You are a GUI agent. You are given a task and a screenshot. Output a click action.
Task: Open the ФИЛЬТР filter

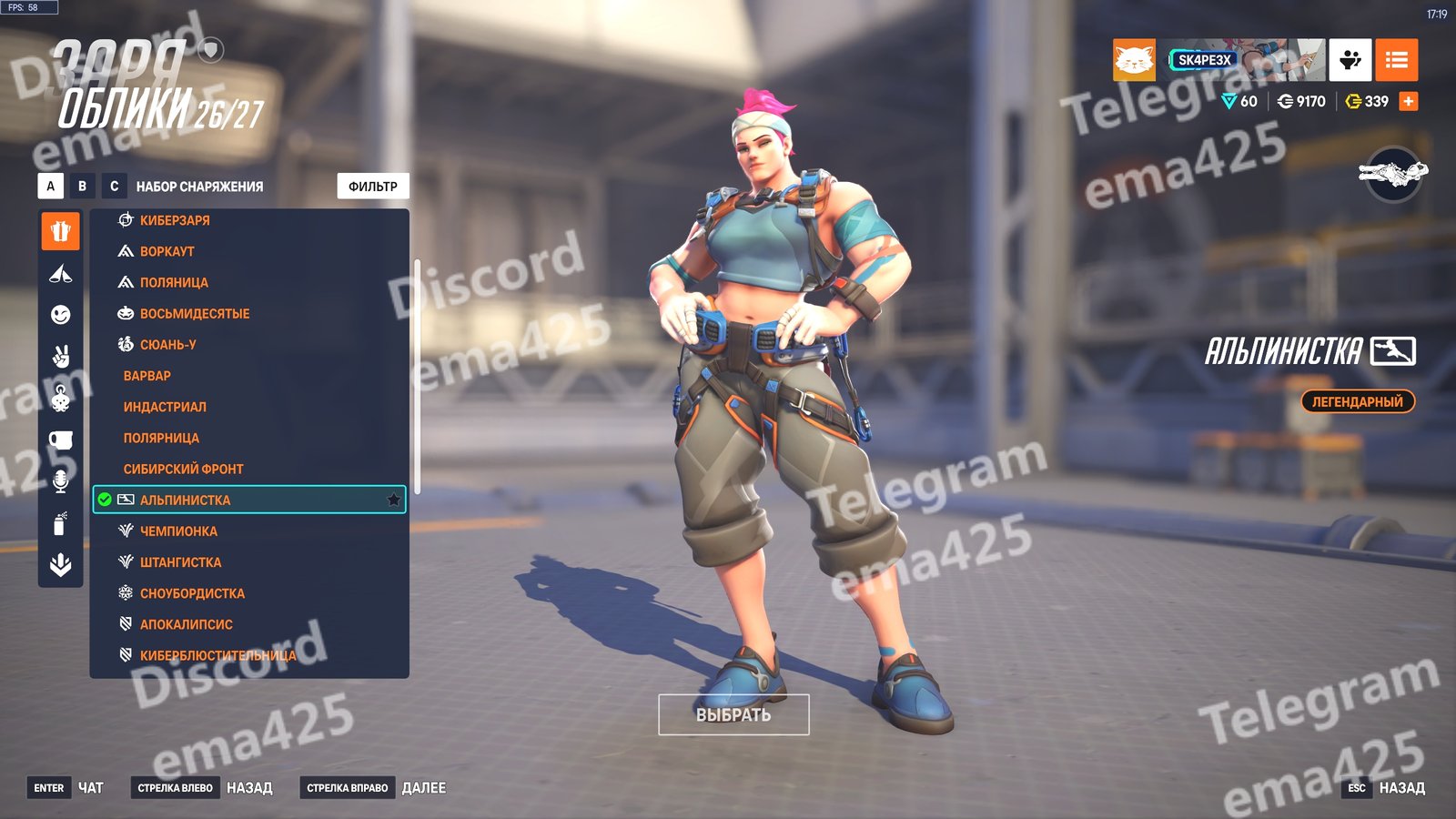pos(373,186)
